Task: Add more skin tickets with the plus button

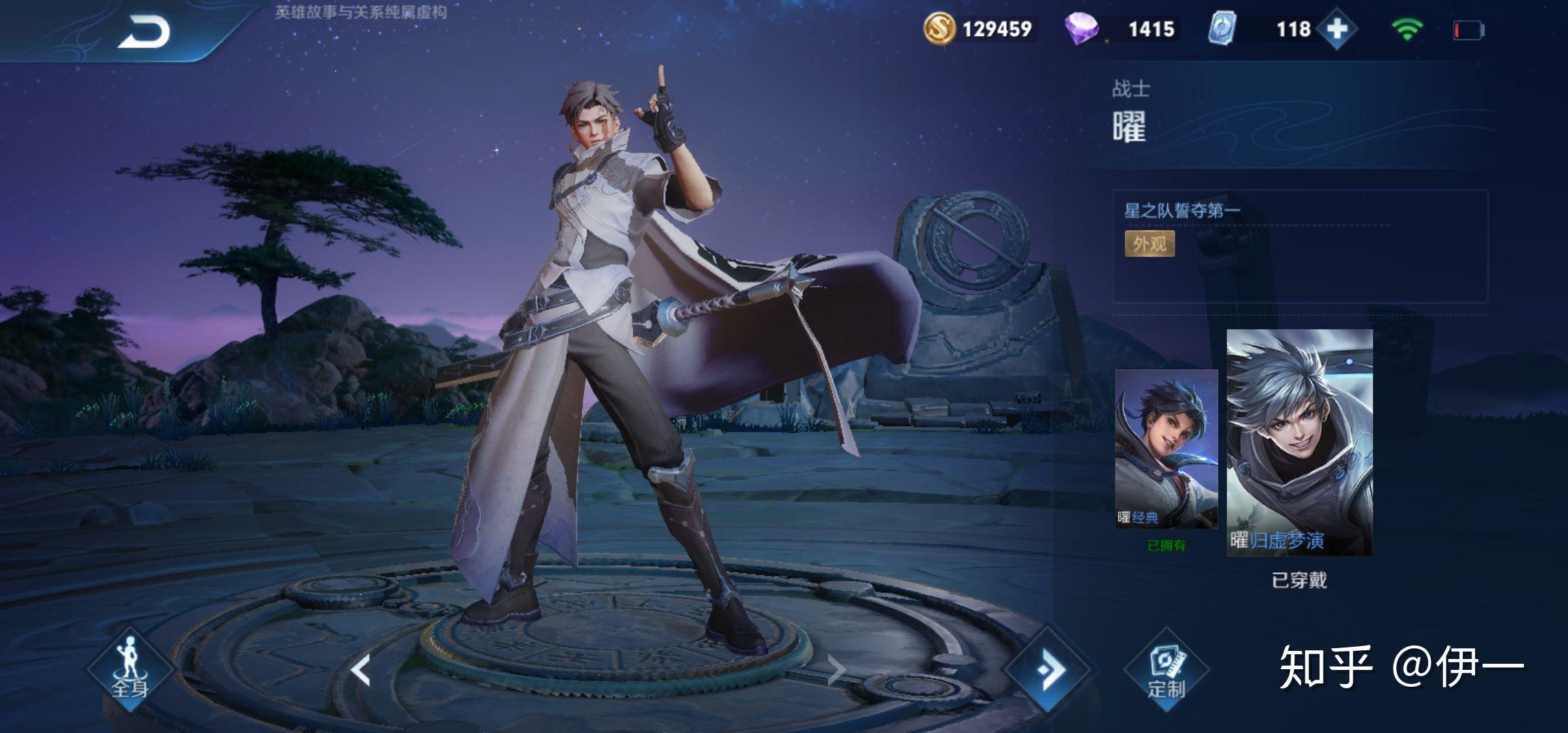Action: point(1336,29)
